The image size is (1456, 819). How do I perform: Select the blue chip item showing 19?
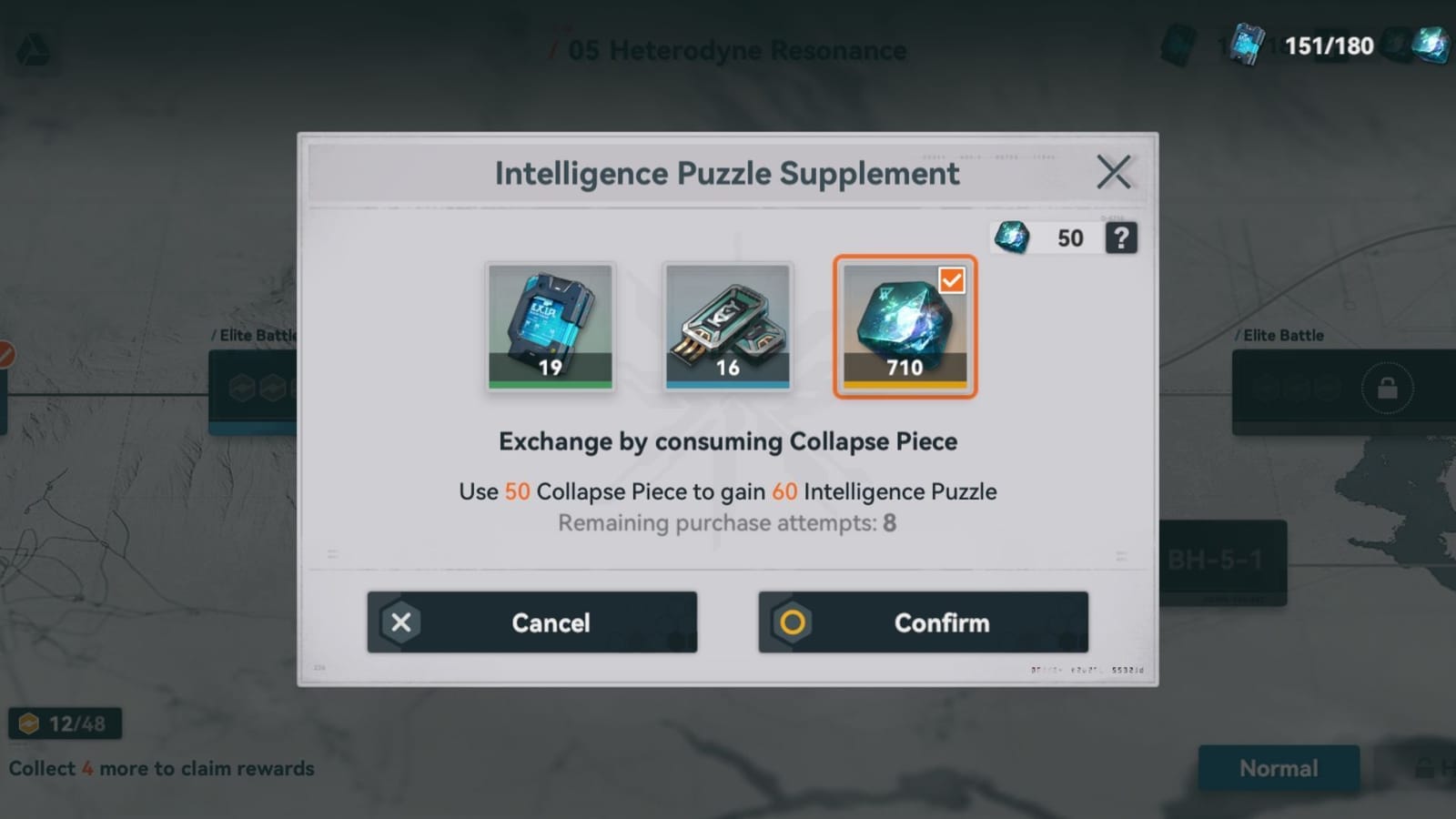pos(551,326)
